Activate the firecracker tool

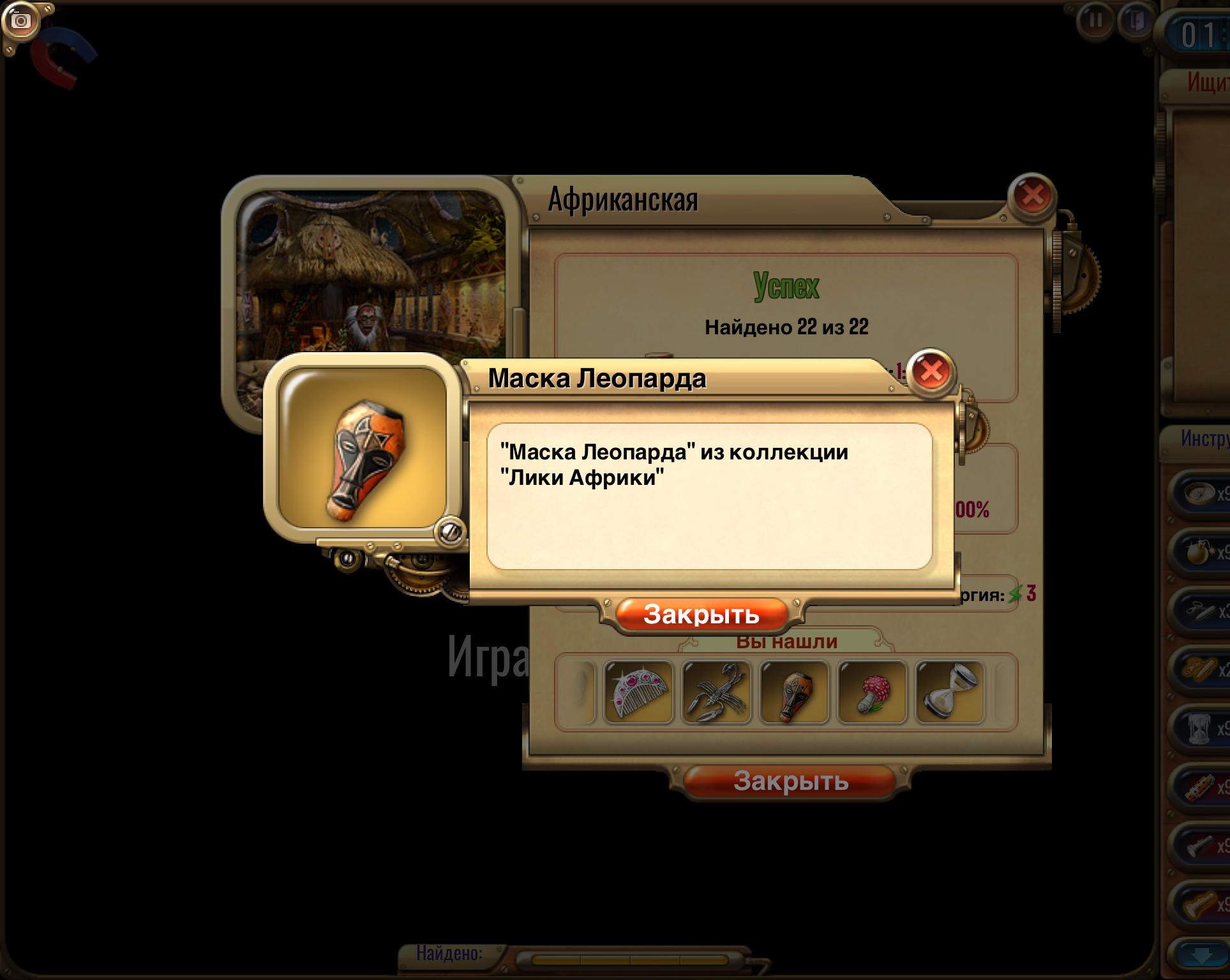[1201, 788]
